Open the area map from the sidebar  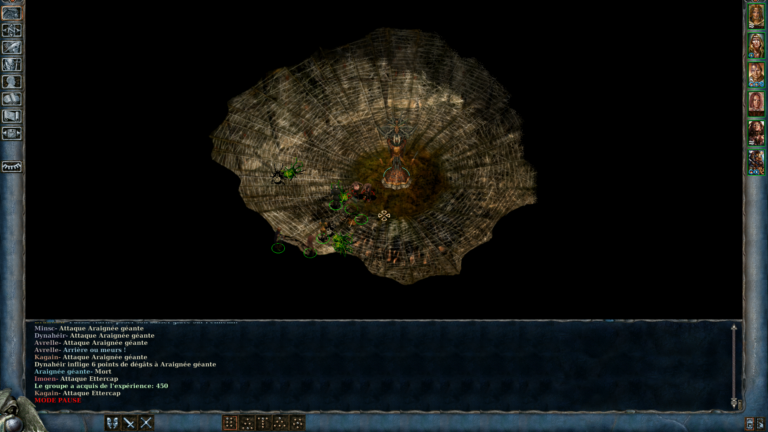click(12, 30)
